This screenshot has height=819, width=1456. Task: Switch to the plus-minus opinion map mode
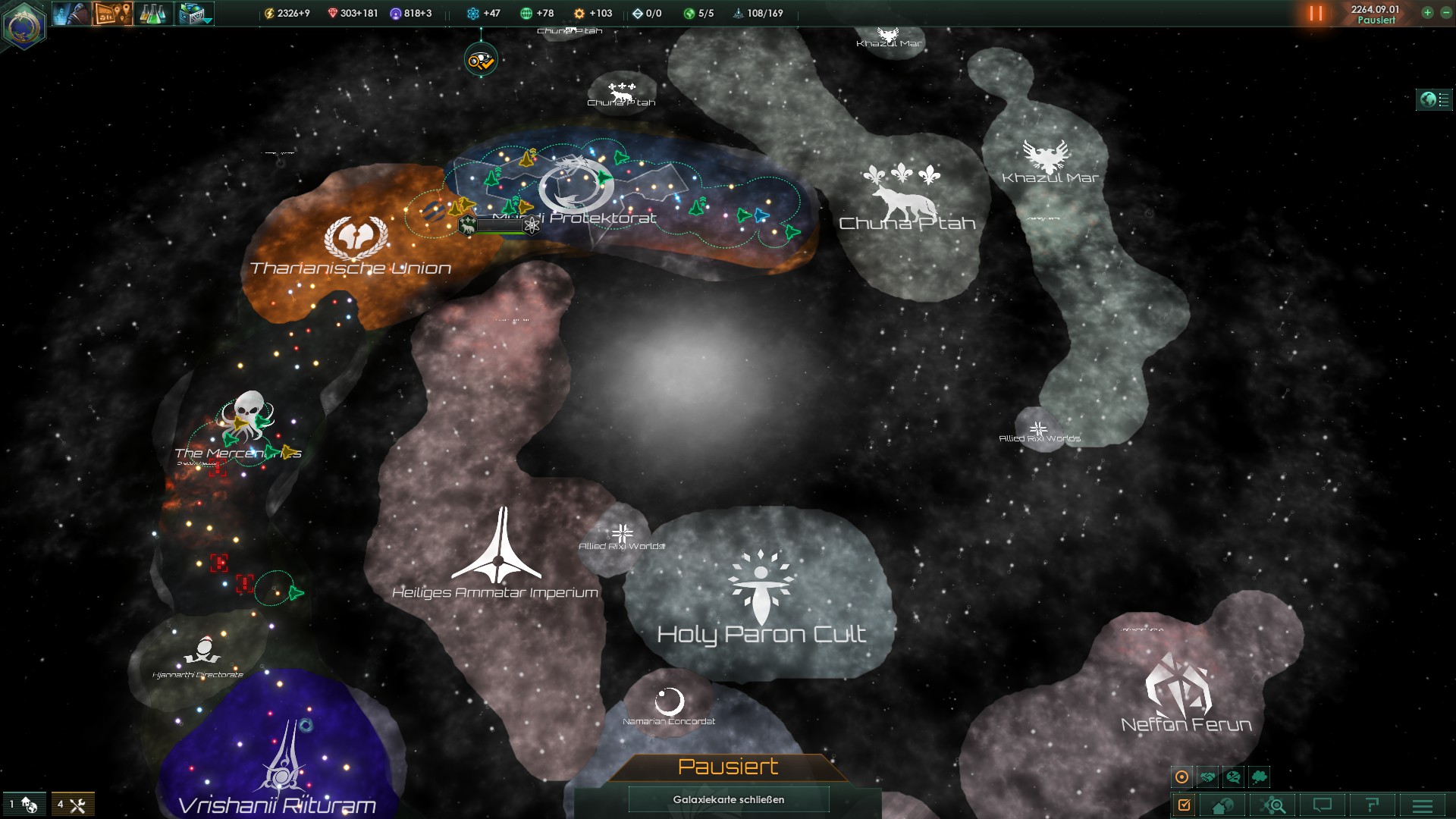1233,777
